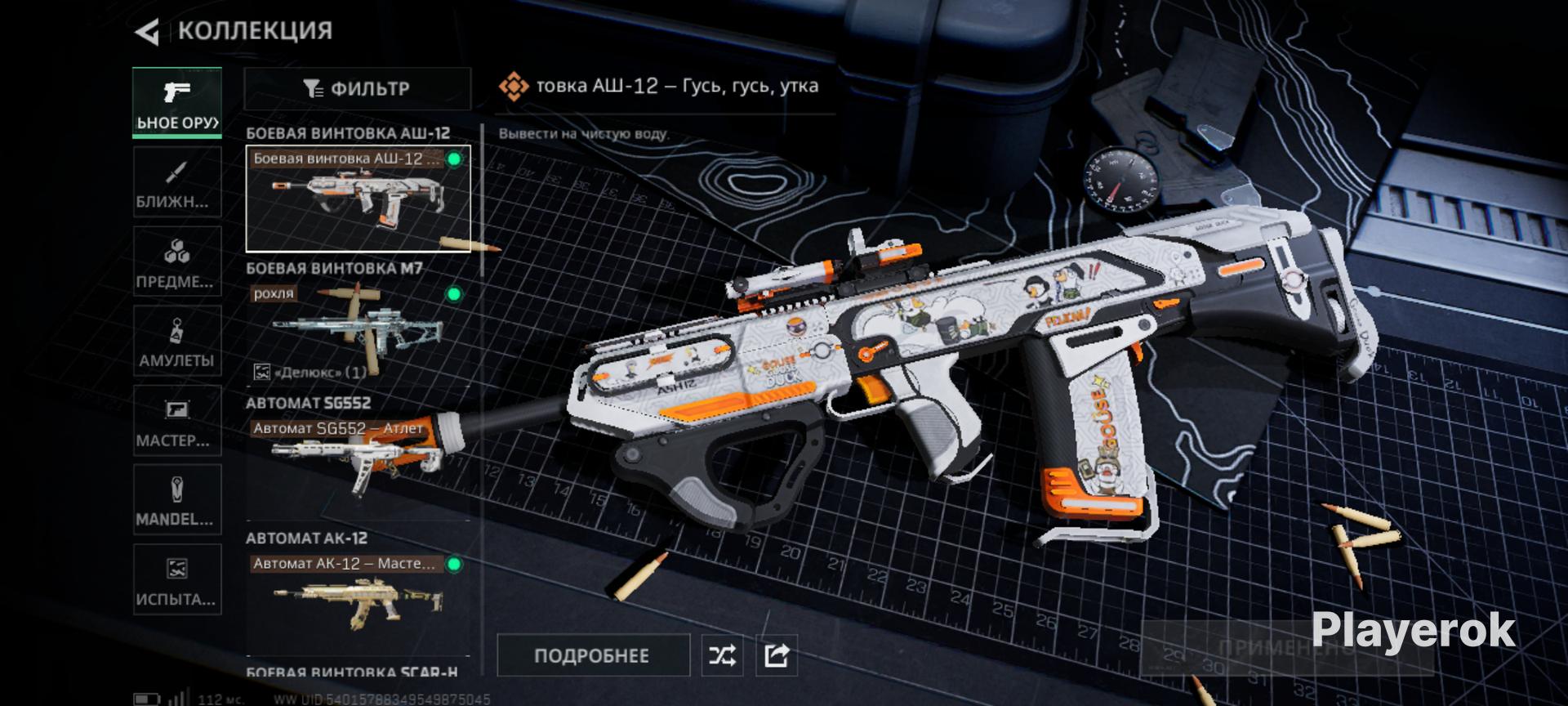1568x706 pixels.
Task: Open the Предме... items tab
Action: (x=177, y=261)
